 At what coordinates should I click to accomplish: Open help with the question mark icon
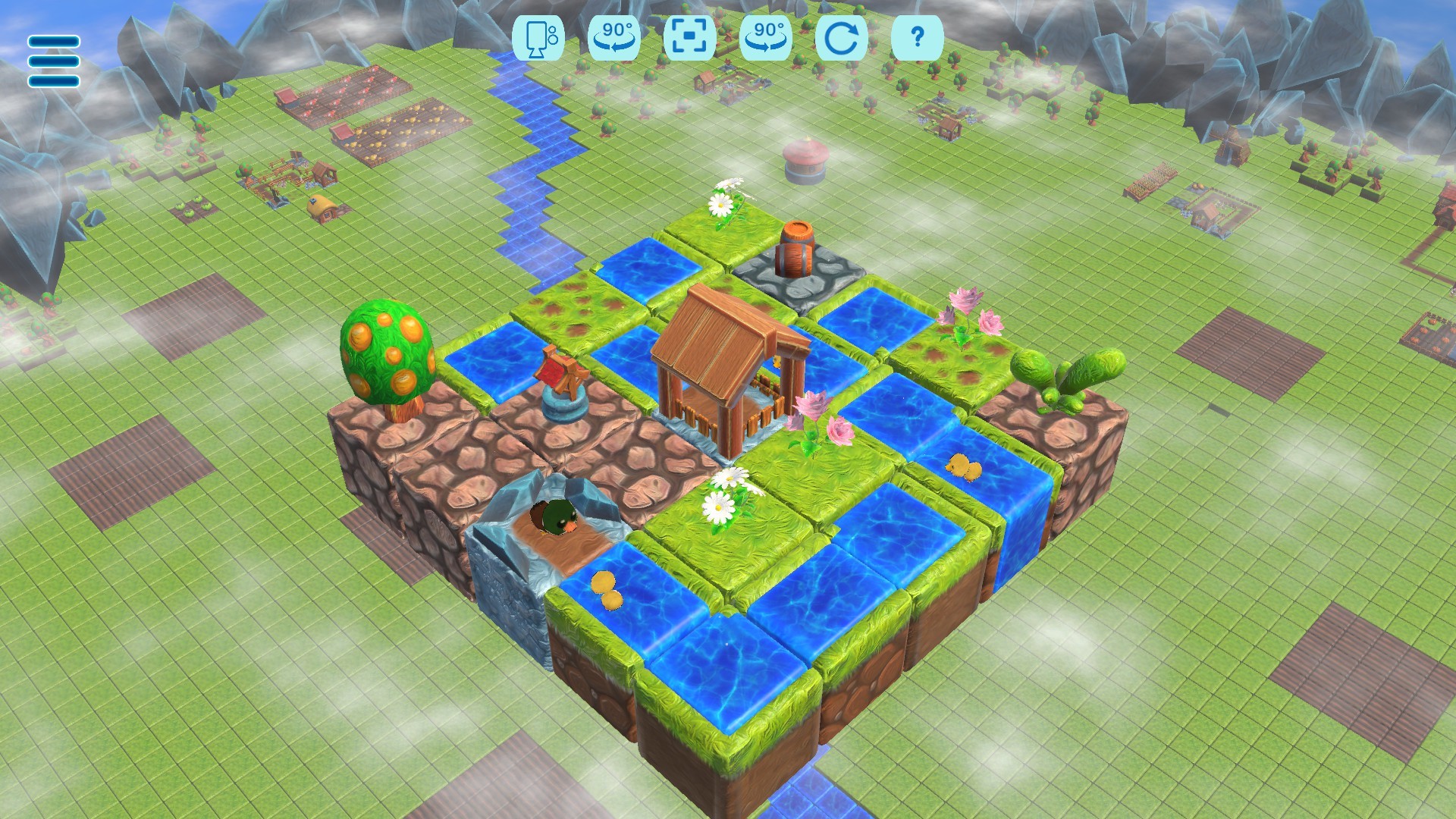click(918, 39)
